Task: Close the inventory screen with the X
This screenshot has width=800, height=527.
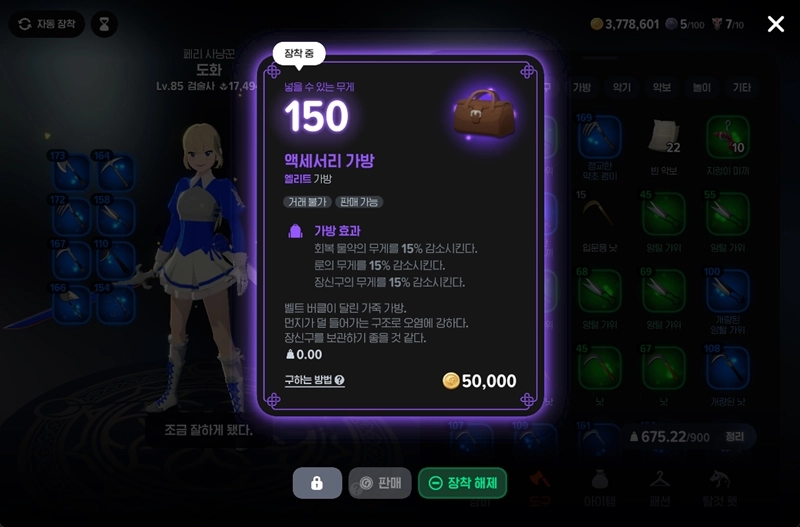Action: point(776,24)
